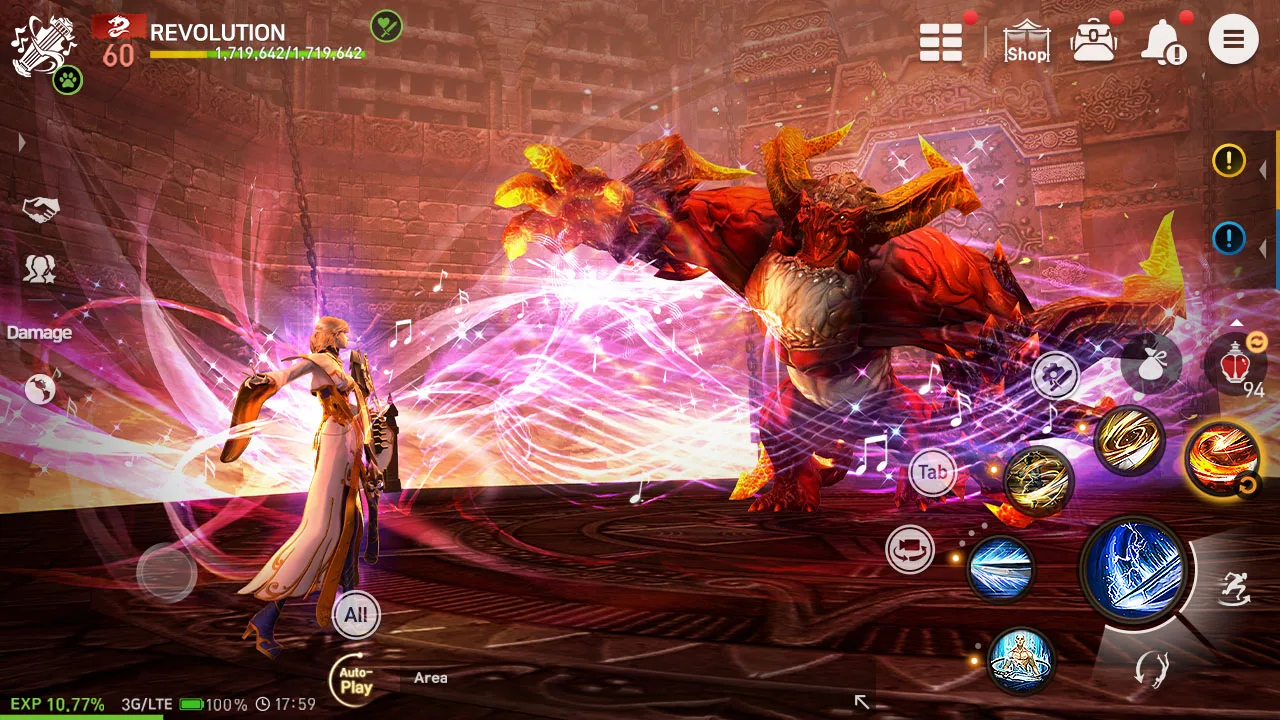This screenshot has width=1280, height=720.
Task: Open the inventory bag
Action: click(1094, 40)
